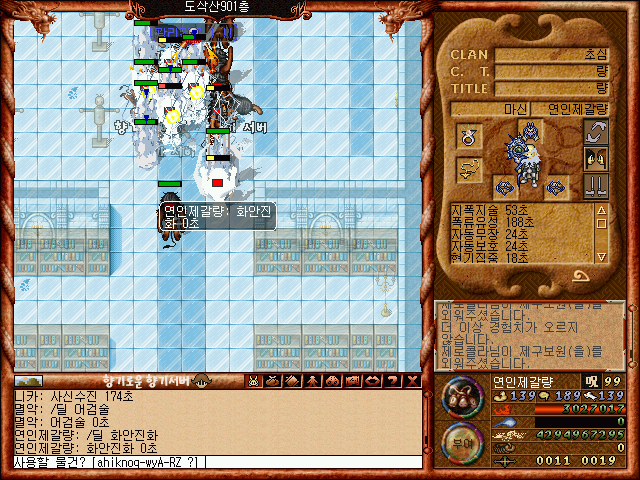Open the pouch icon in the toolbar
640x480 pixels.
click(x=273, y=381)
